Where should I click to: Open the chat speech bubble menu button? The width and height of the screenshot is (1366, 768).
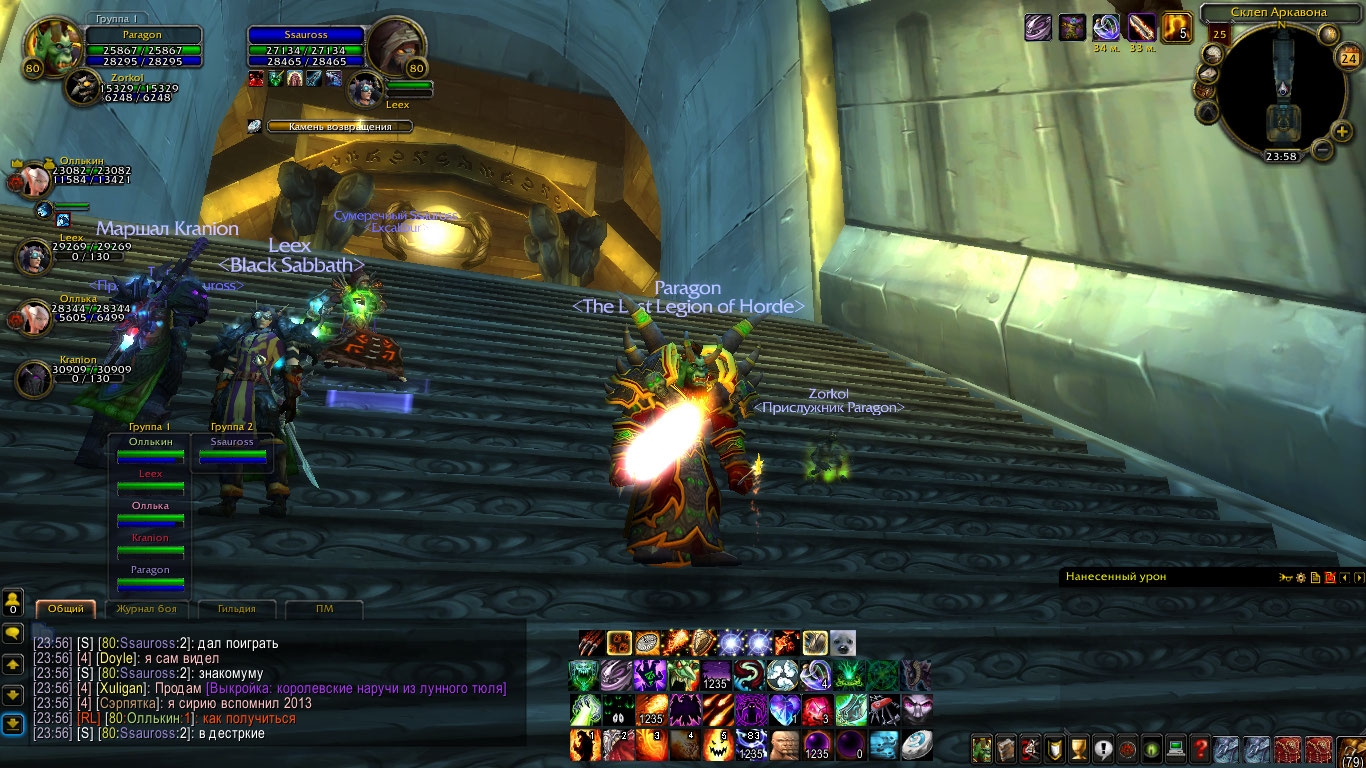[x=13, y=633]
